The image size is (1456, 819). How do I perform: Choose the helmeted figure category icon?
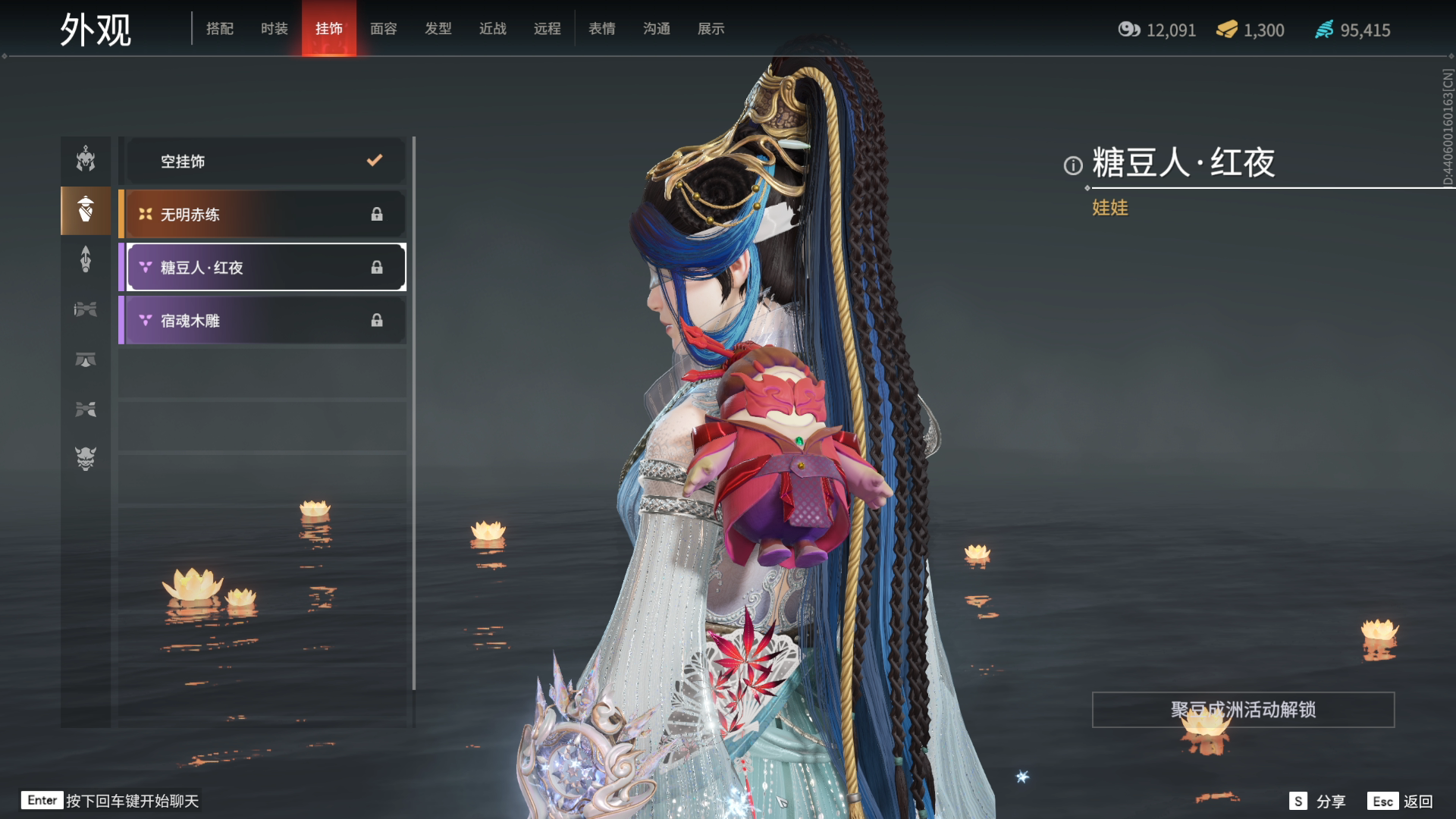(x=86, y=159)
